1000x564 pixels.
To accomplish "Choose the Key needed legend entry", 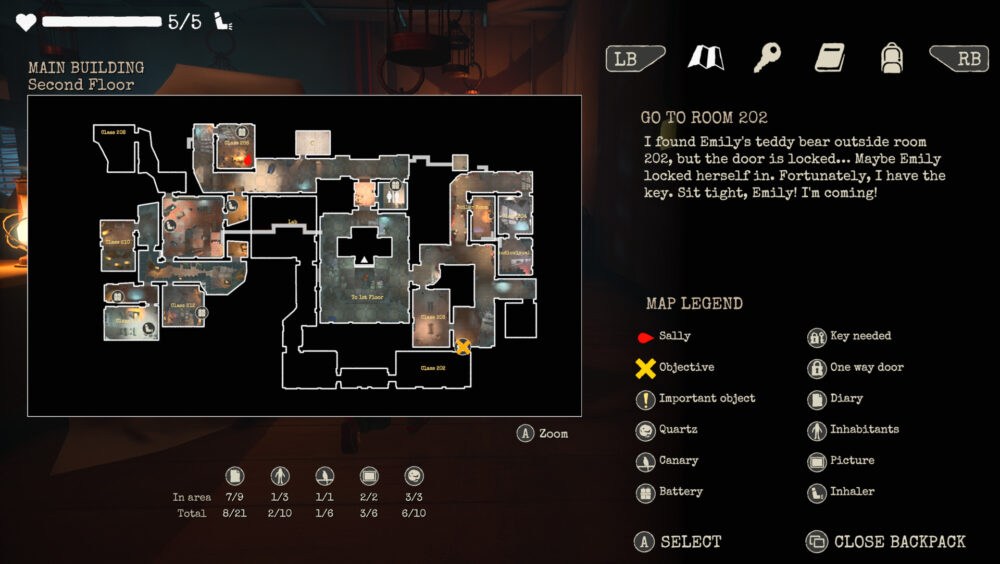I will 860,336.
